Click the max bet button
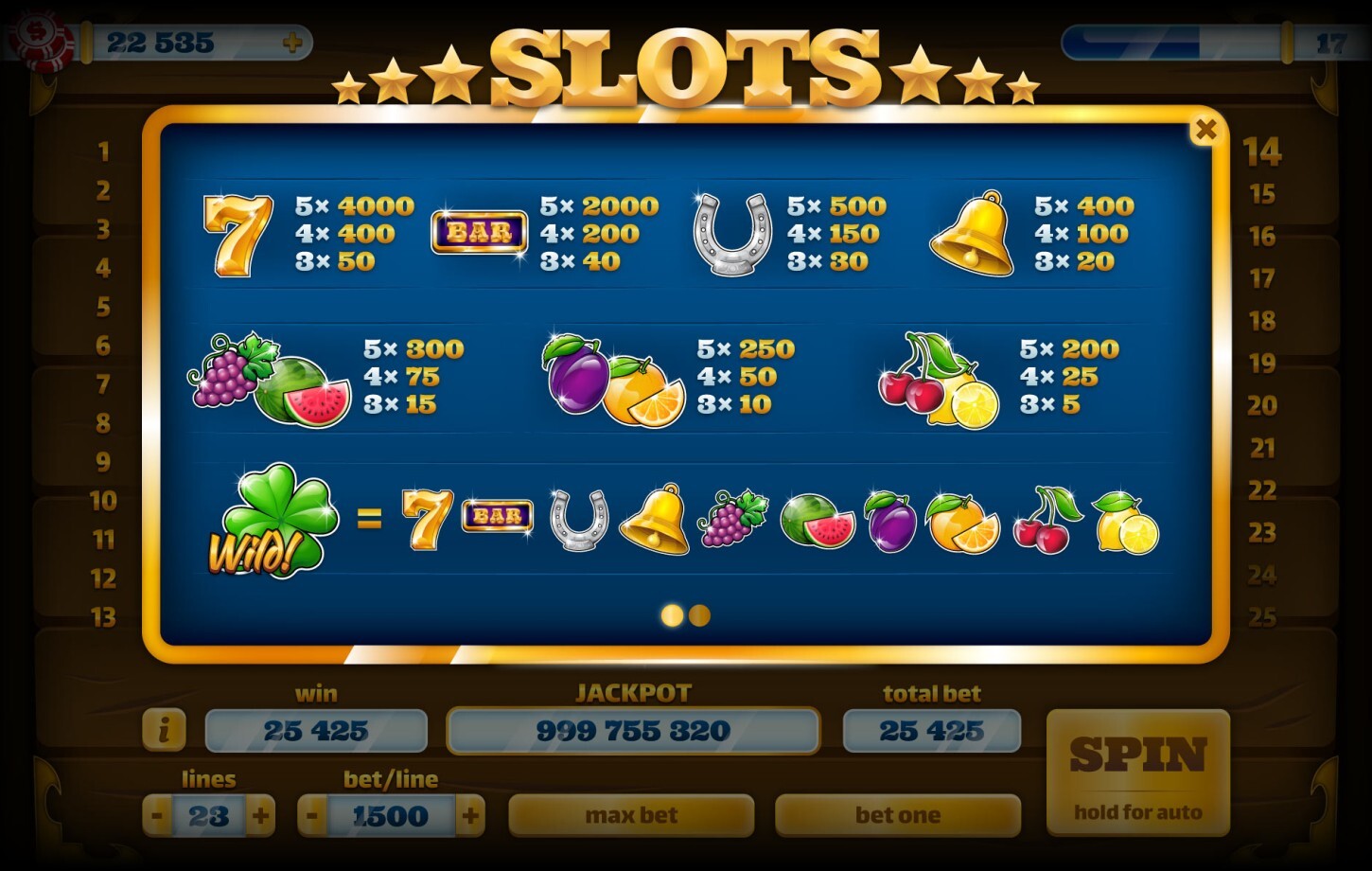The height and width of the screenshot is (871, 1372). (x=631, y=815)
